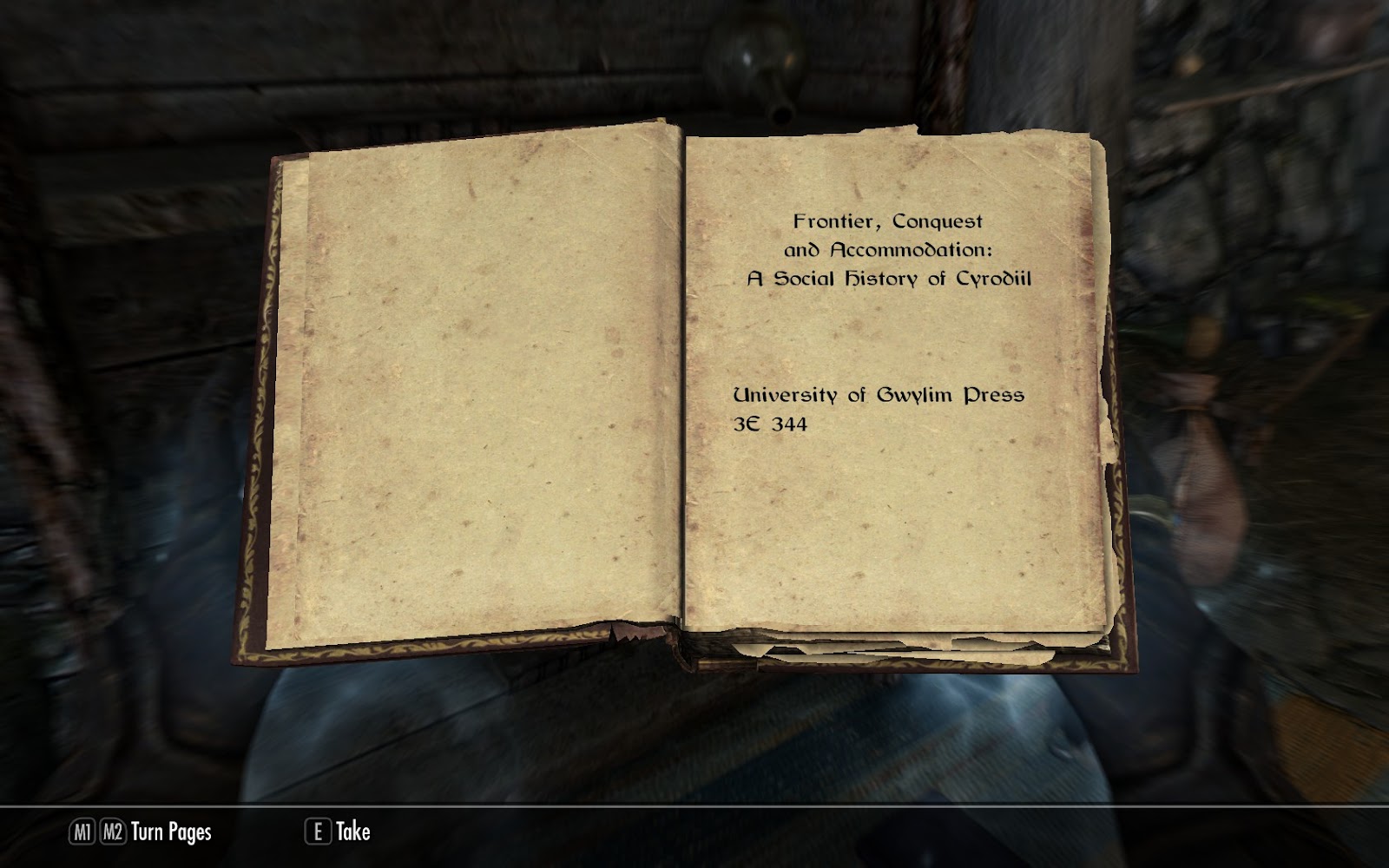Click the Take action label
This screenshot has width=1389, height=868.
(352, 832)
